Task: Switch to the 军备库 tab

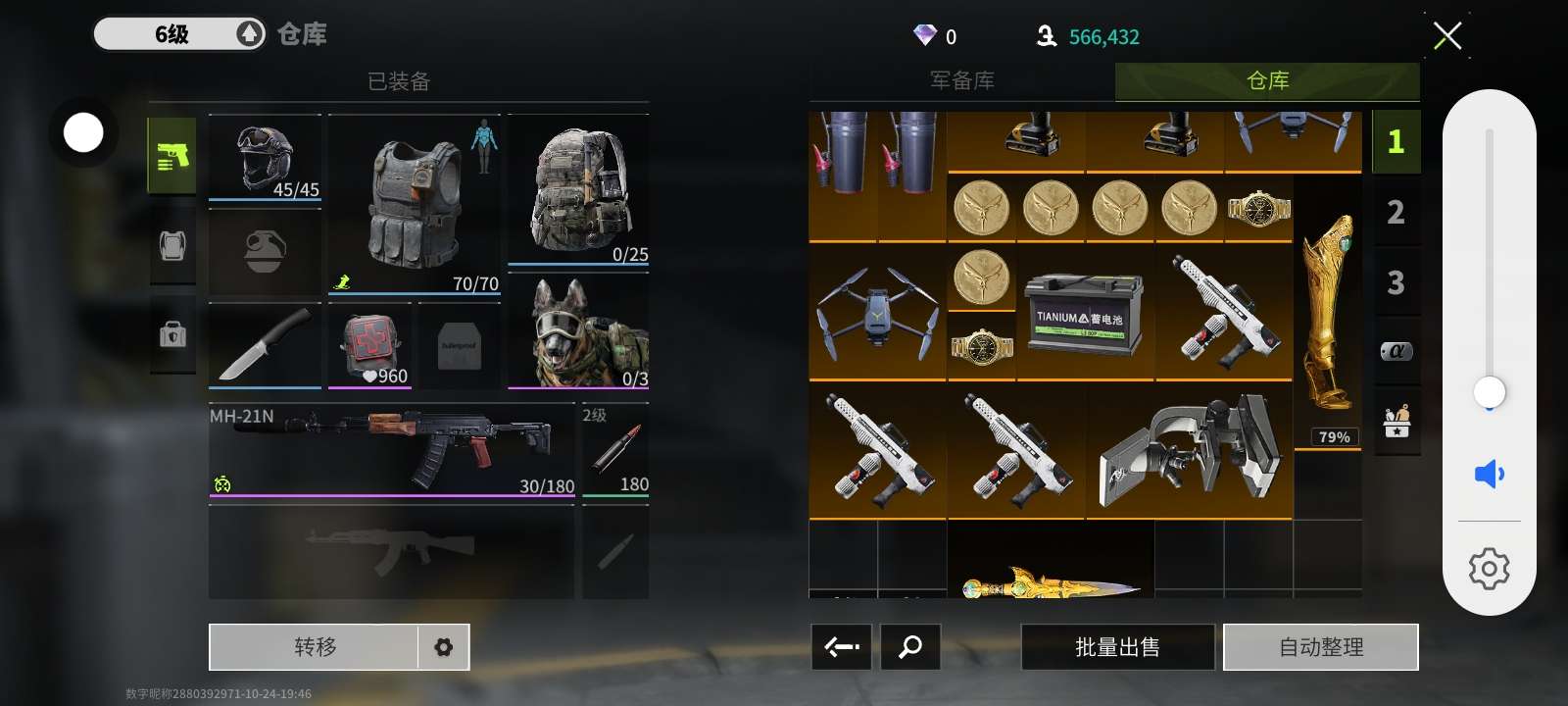Action: pos(961,81)
